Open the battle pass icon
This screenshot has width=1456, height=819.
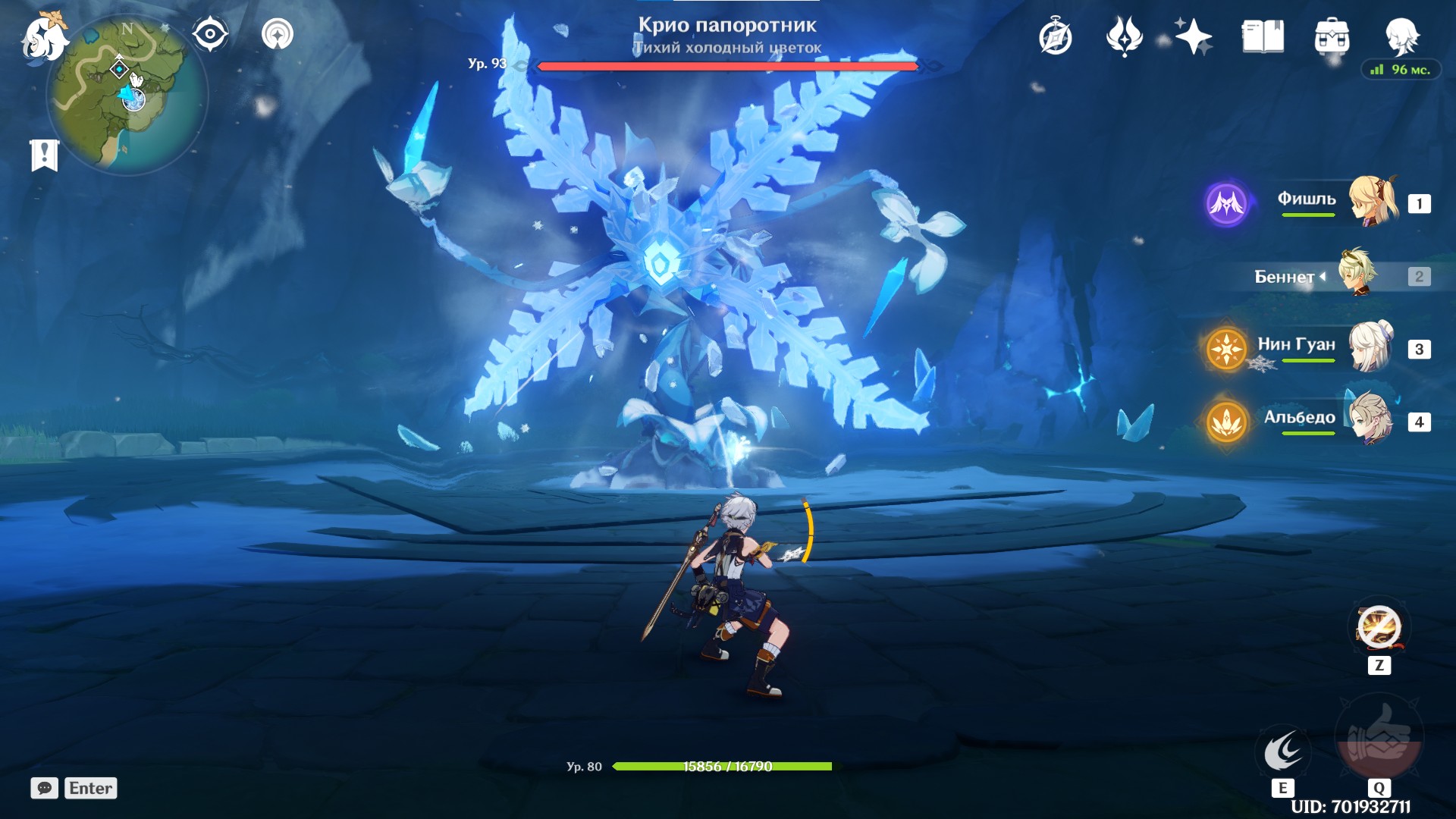1124,36
